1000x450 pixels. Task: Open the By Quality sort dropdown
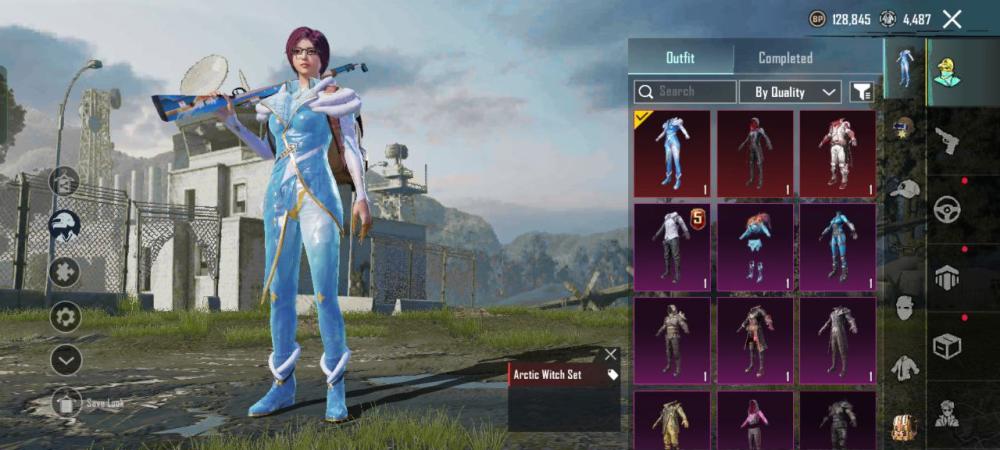click(789, 92)
